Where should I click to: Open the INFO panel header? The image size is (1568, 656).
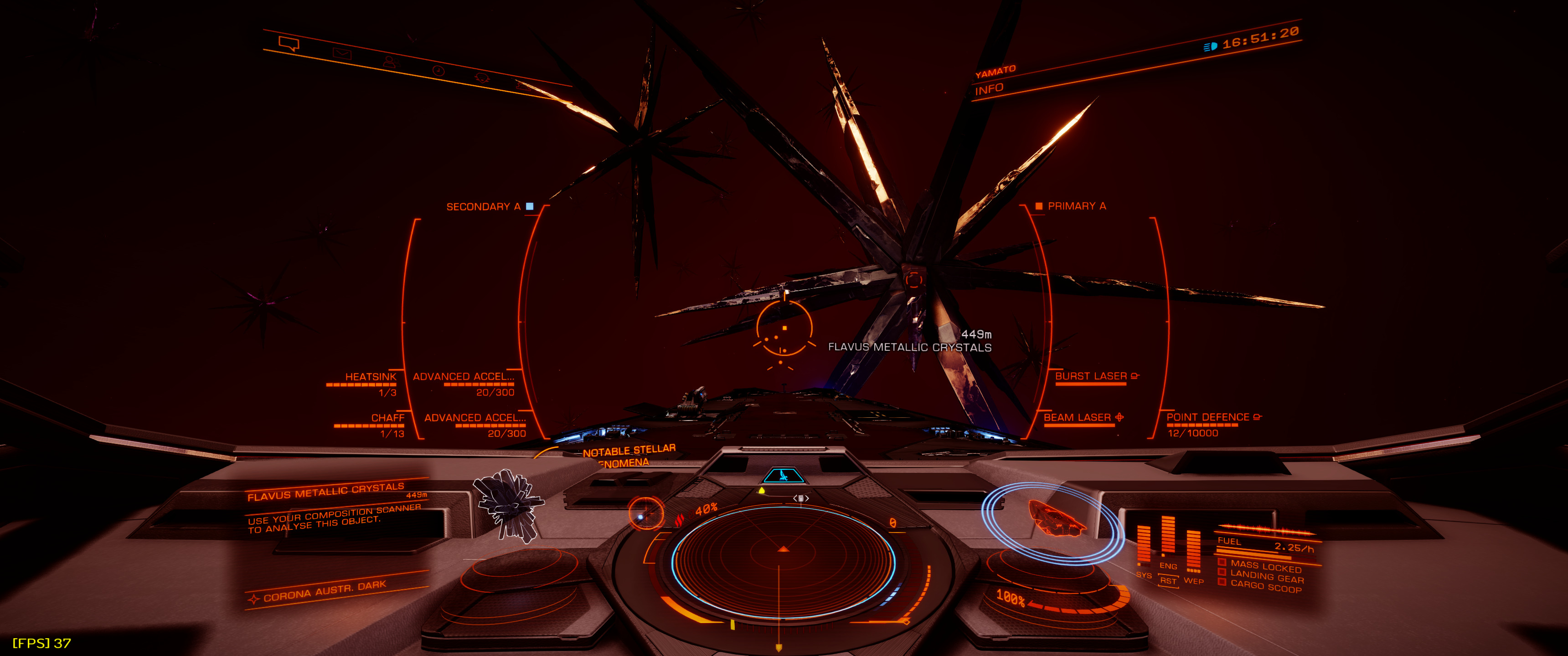(x=989, y=89)
